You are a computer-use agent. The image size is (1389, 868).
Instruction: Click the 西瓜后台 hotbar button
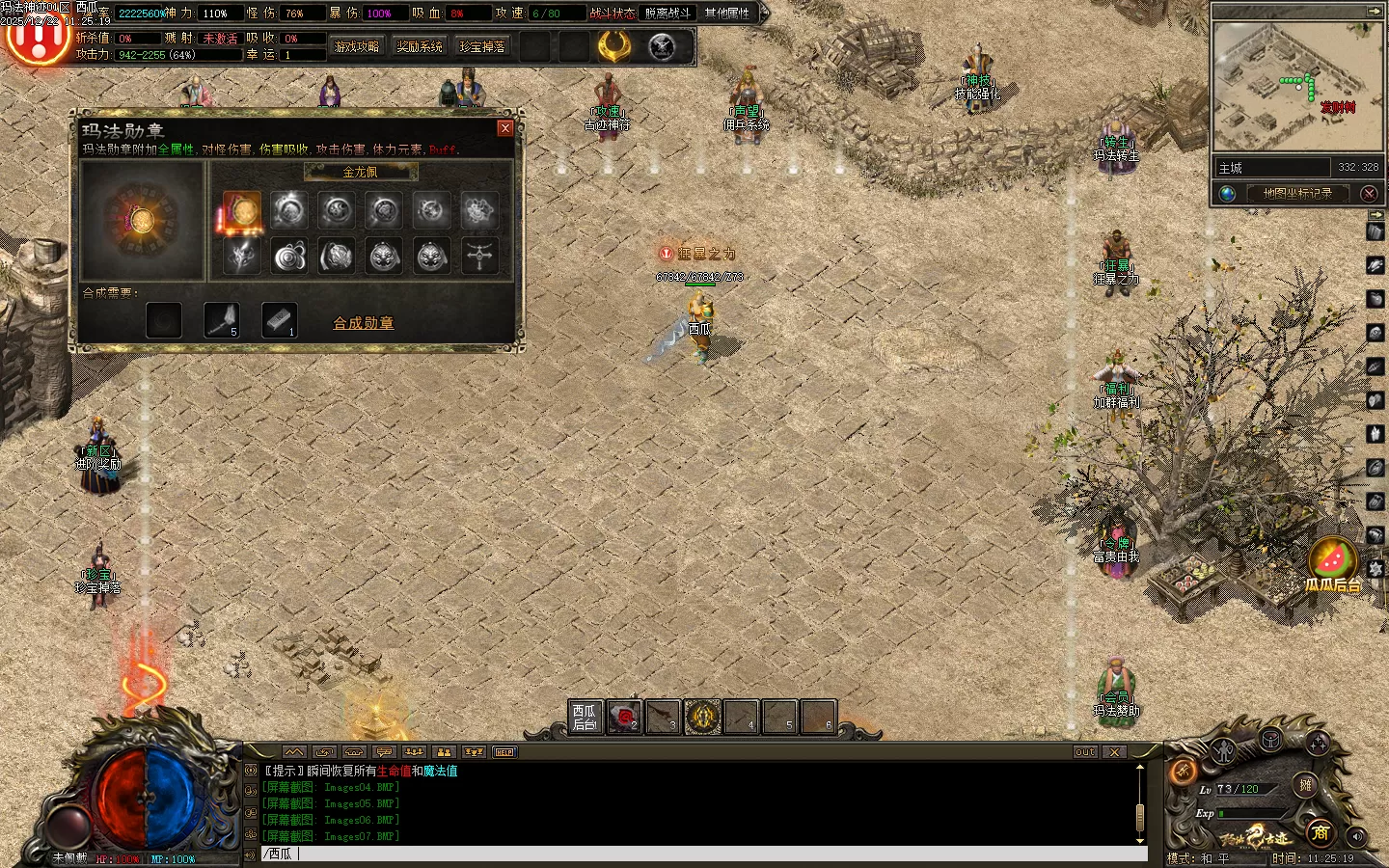[x=585, y=718]
